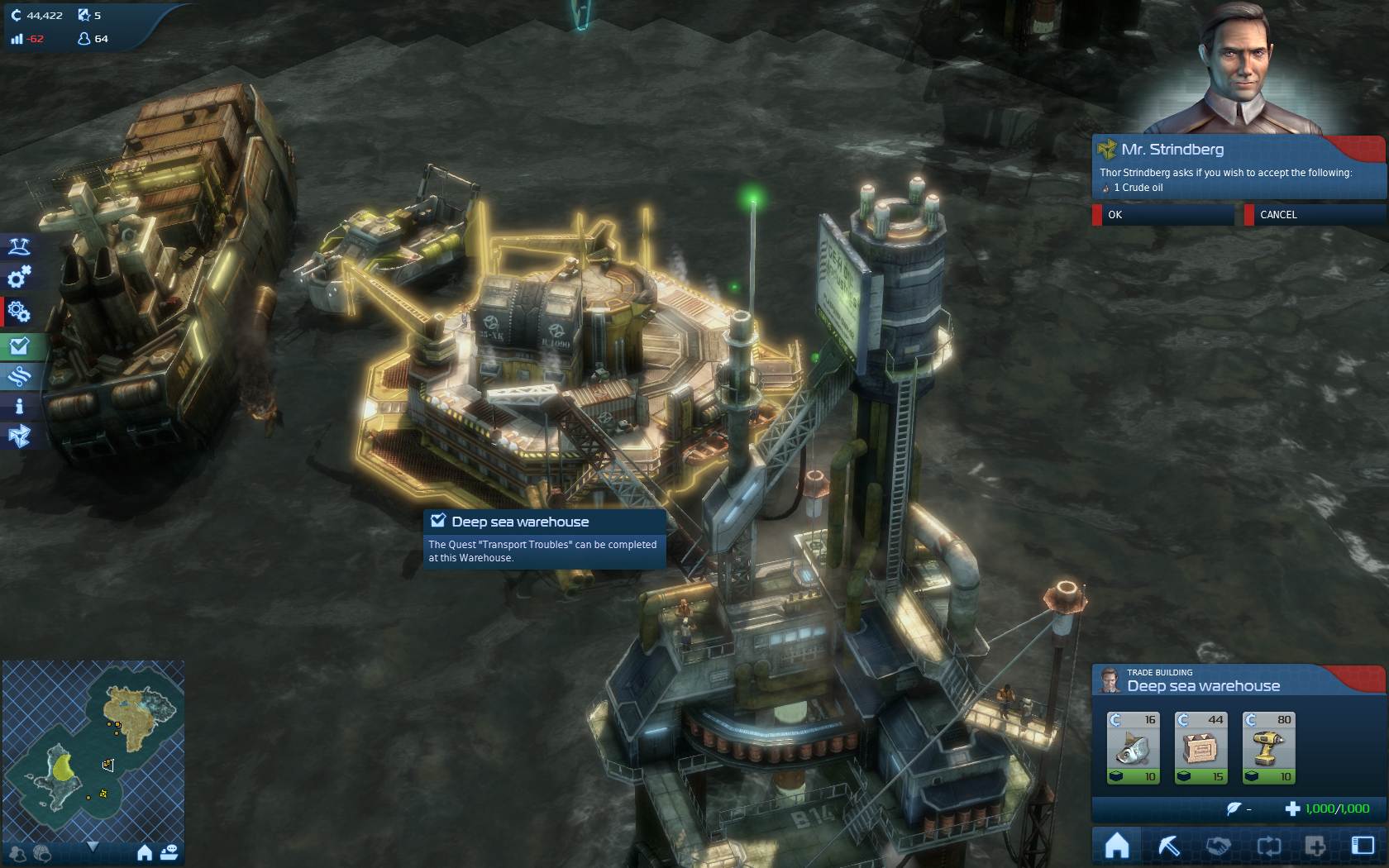The width and height of the screenshot is (1389, 868).
Task: Switch to the house tab in building panel
Action: (1117, 846)
